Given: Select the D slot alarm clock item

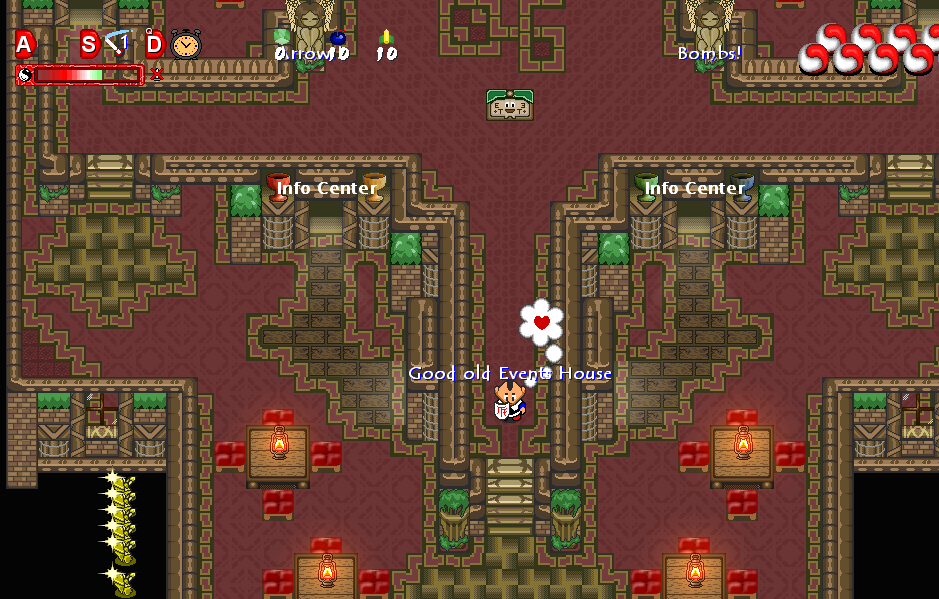Looking at the screenshot, I should pyautogui.click(x=185, y=44).
